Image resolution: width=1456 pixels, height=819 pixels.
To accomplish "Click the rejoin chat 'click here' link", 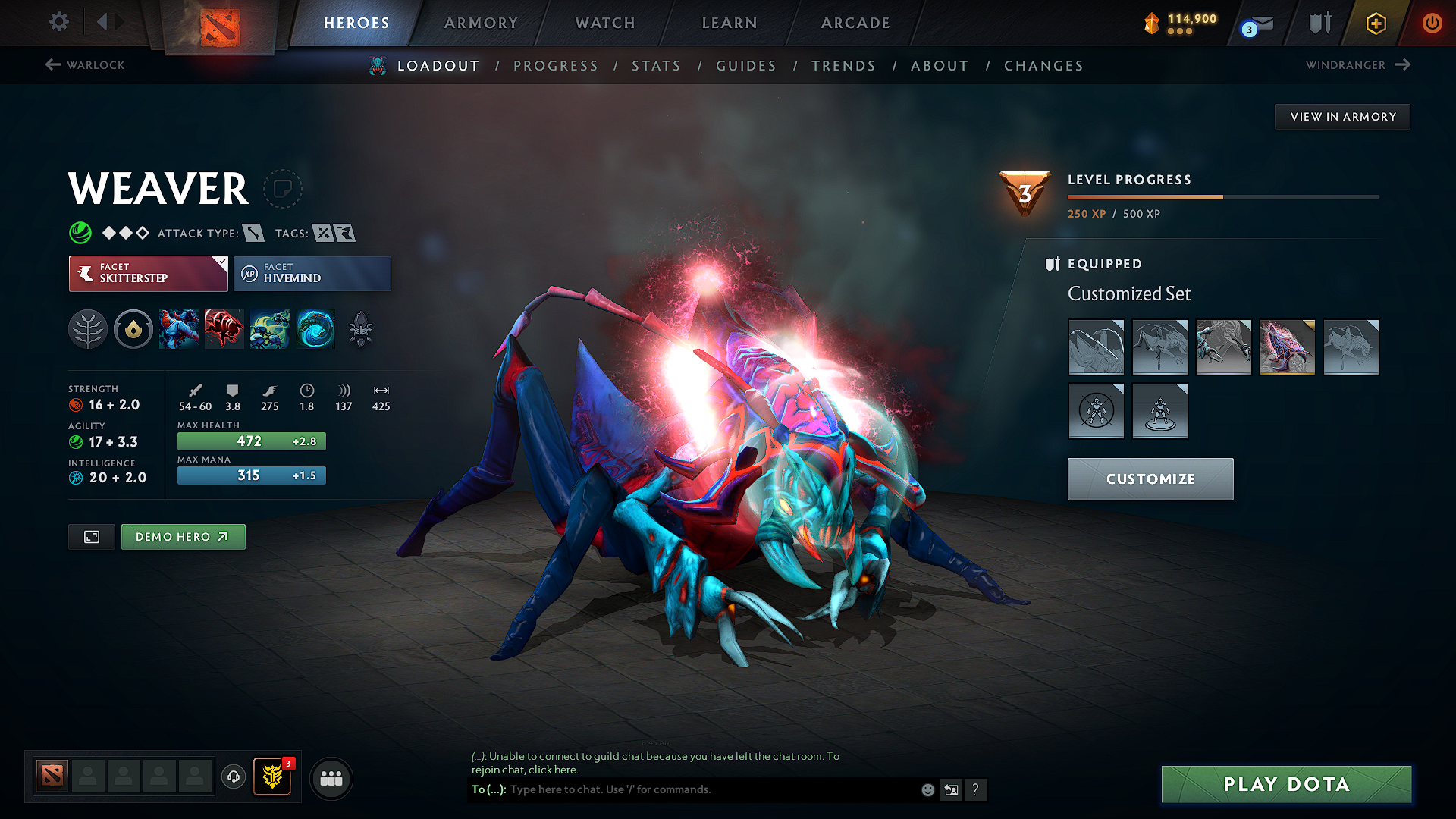I will [x=552, y=769].
